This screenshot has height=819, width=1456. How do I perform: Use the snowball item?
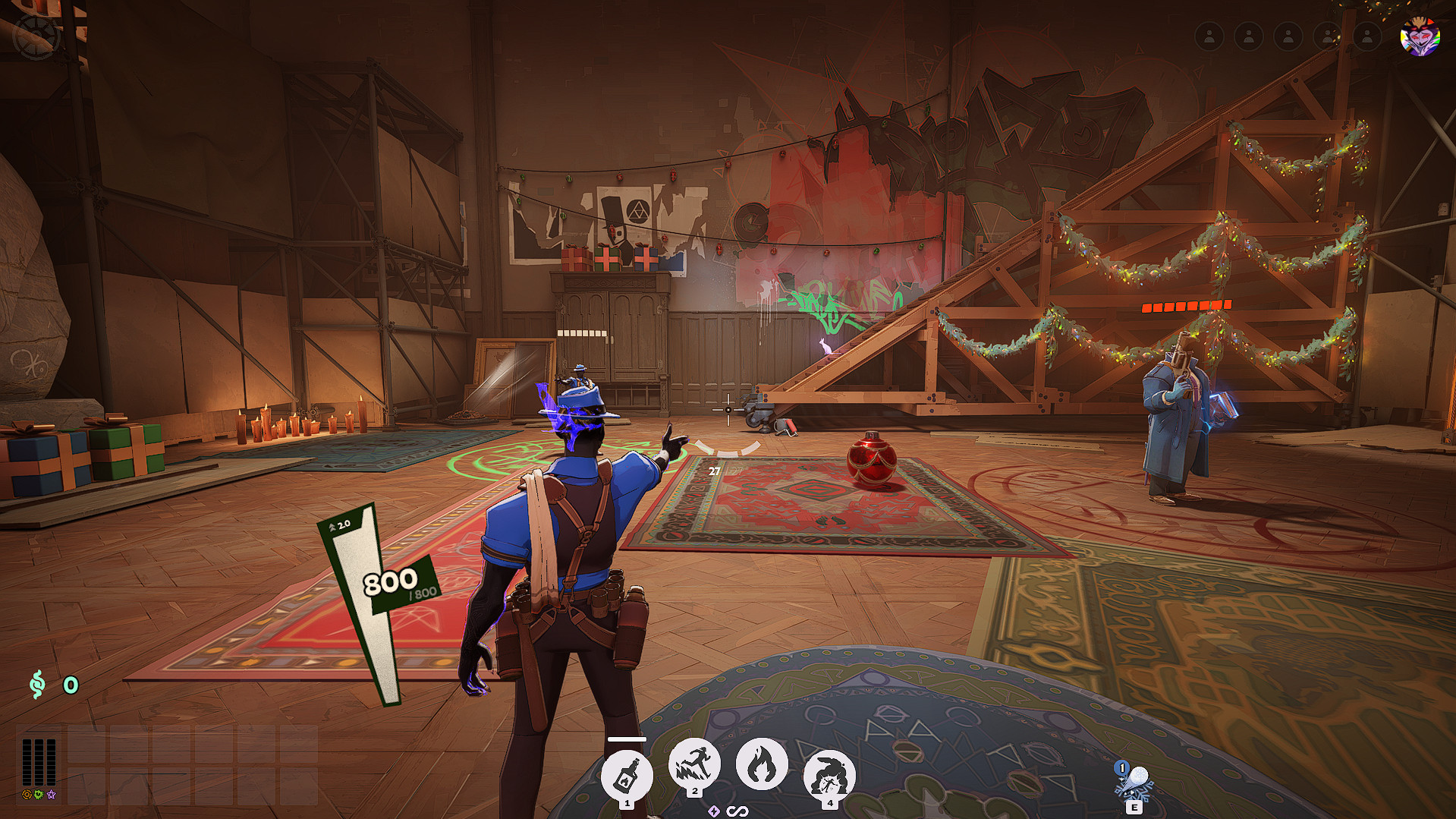pyautogui.click(x=1134, y=782)
